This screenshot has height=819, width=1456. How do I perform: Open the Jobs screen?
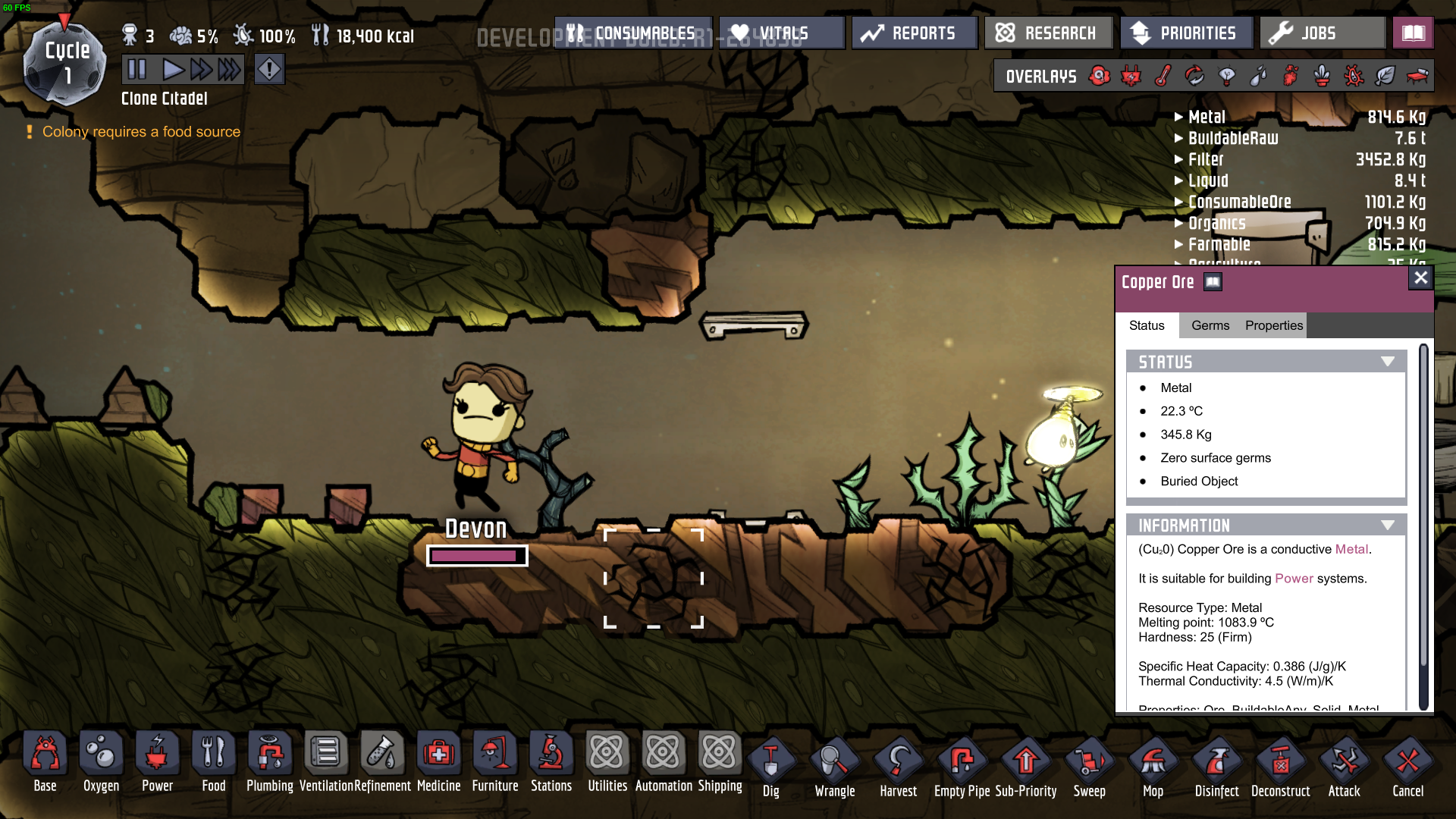coord(1322,33)
